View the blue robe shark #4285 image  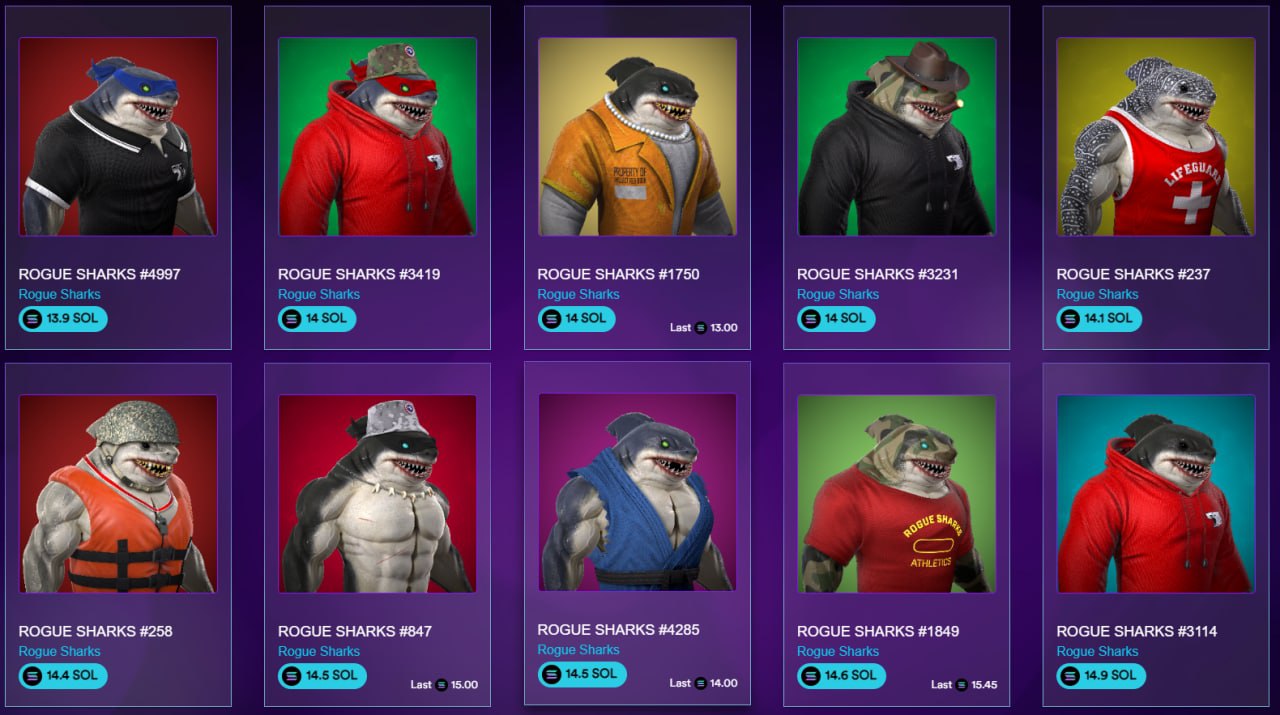click(x=637, y=492)
